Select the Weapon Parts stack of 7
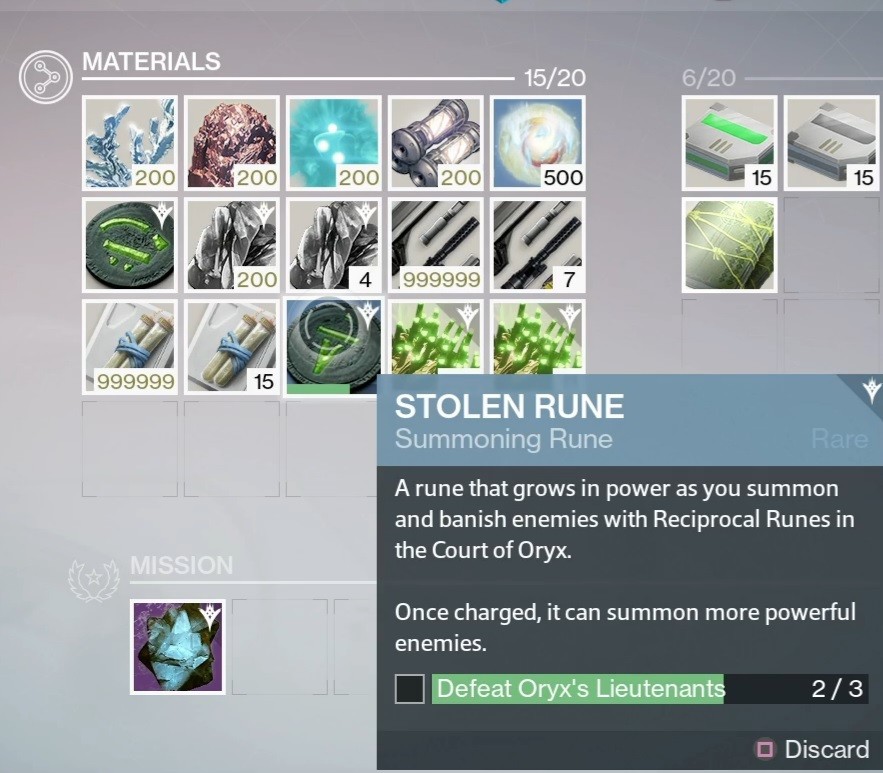This screenshot has width=883, height=773. pos(538,245)
